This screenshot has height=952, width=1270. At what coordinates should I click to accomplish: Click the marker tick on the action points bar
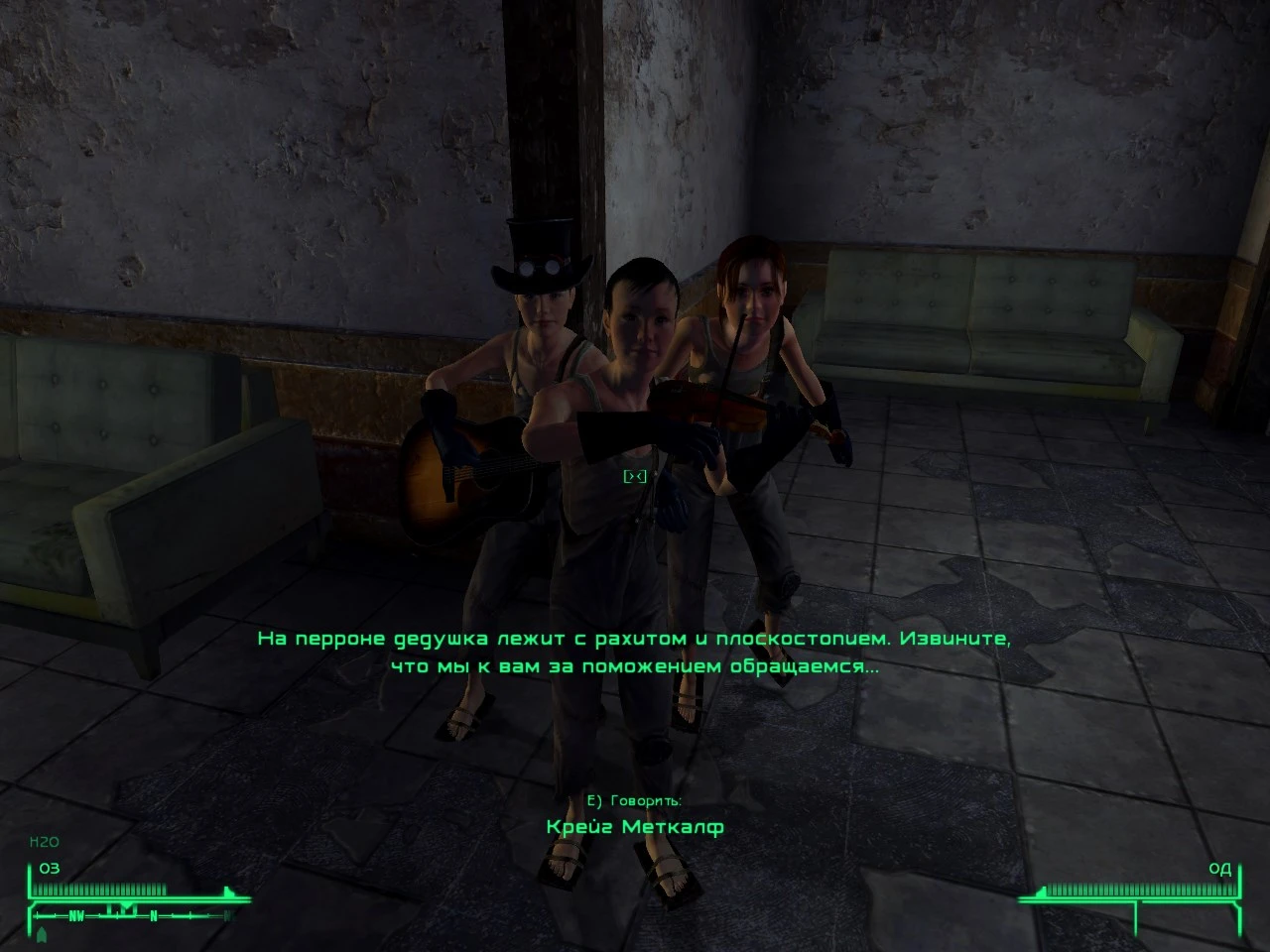[1043, 891]
